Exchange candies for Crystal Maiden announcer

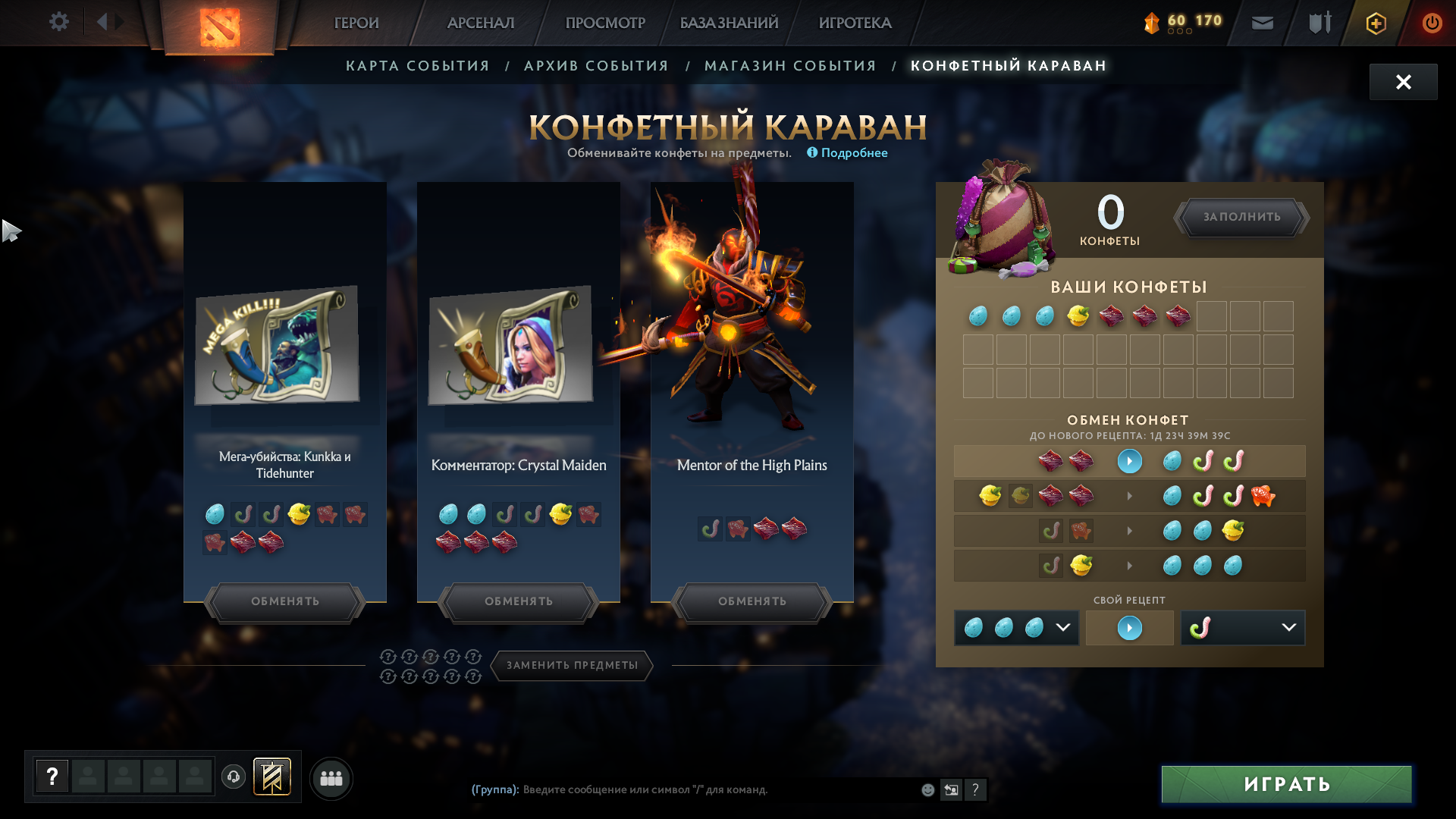tap(519, 601)
